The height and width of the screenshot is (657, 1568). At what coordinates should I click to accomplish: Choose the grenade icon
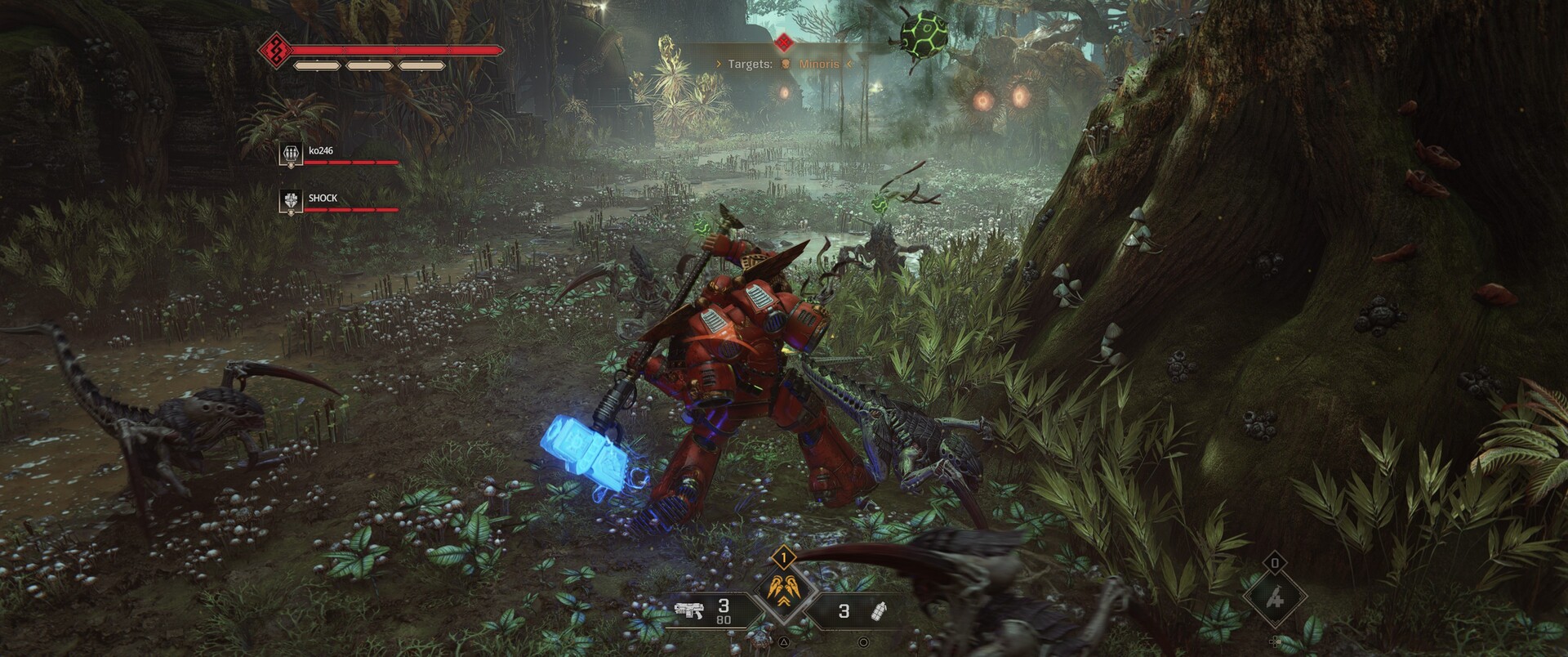tap(880, 611)
